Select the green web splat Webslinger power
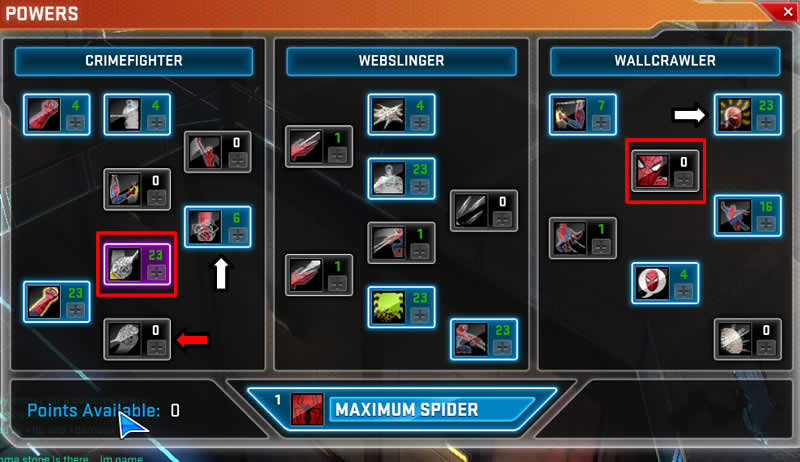Screen dimensions: 800x462 coord(386,305)
